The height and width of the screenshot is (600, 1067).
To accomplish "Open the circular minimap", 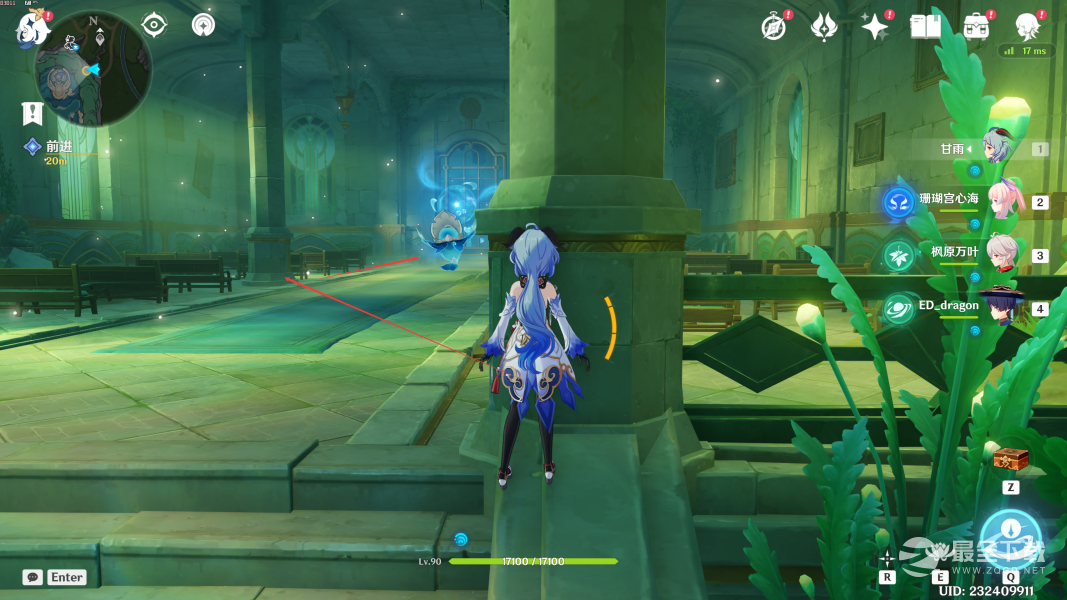I will (x=93, y=69).
